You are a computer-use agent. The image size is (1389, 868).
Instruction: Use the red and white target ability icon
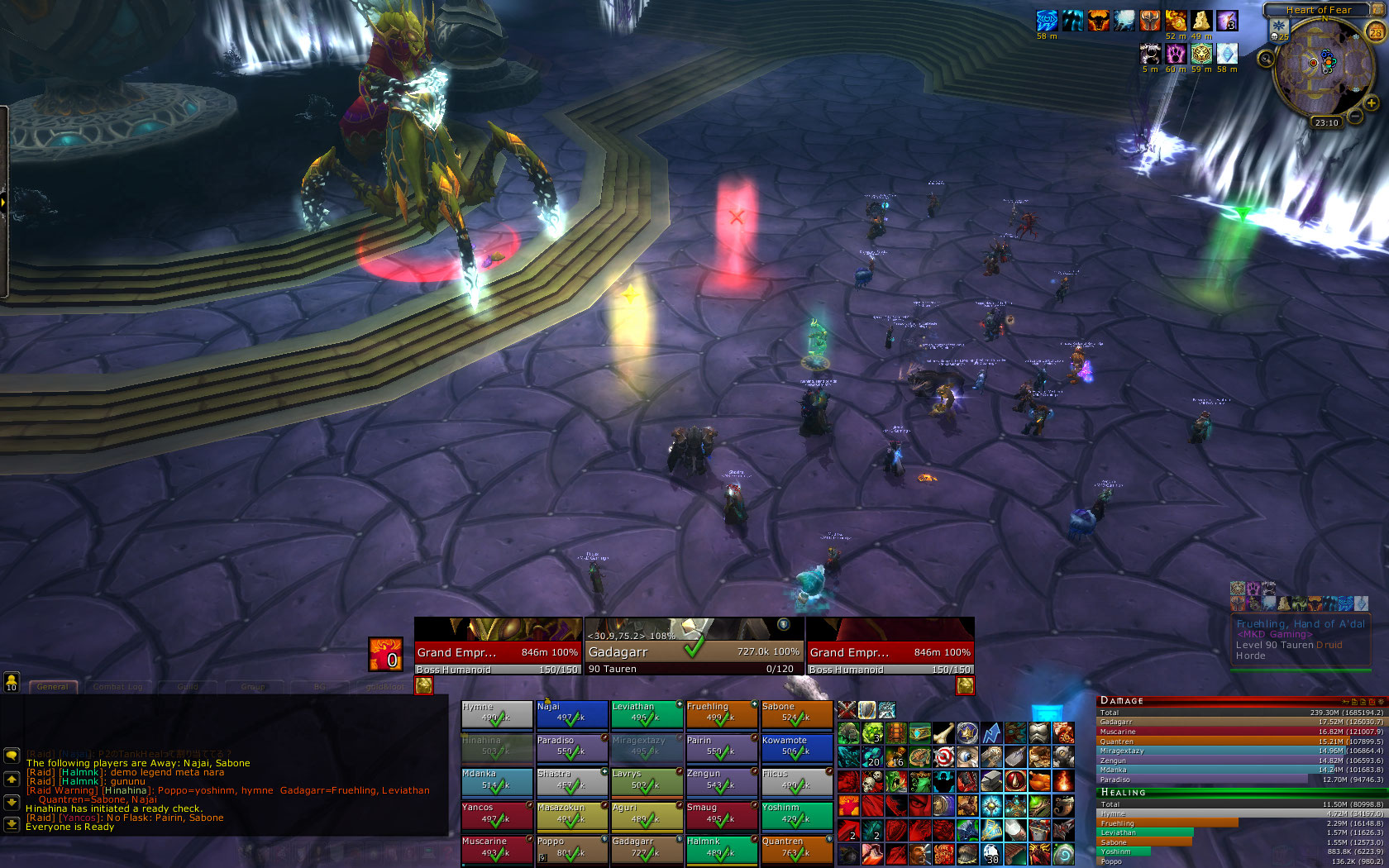[x=943, y=757]
